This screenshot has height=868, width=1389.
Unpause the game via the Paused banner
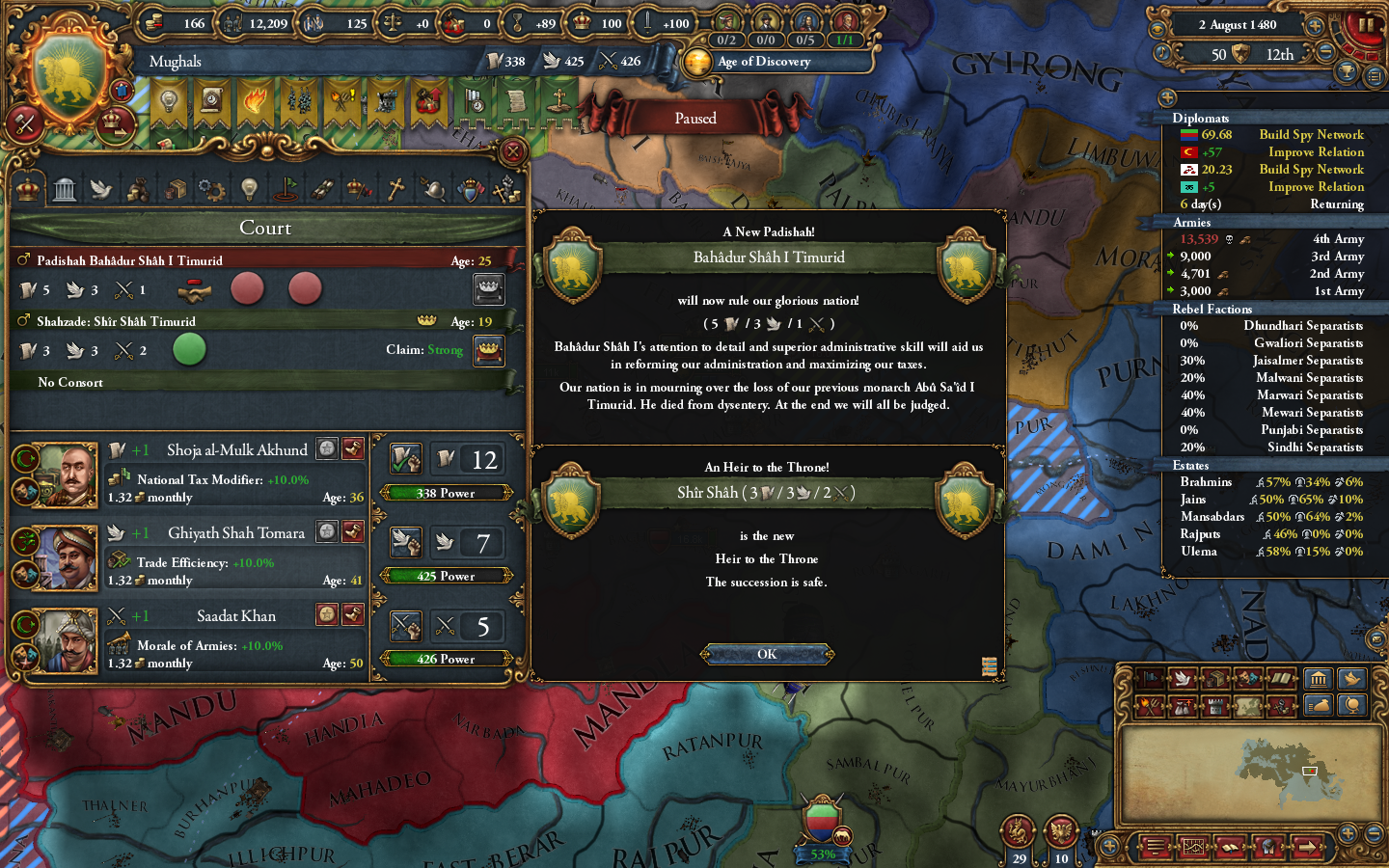(694, 117)
